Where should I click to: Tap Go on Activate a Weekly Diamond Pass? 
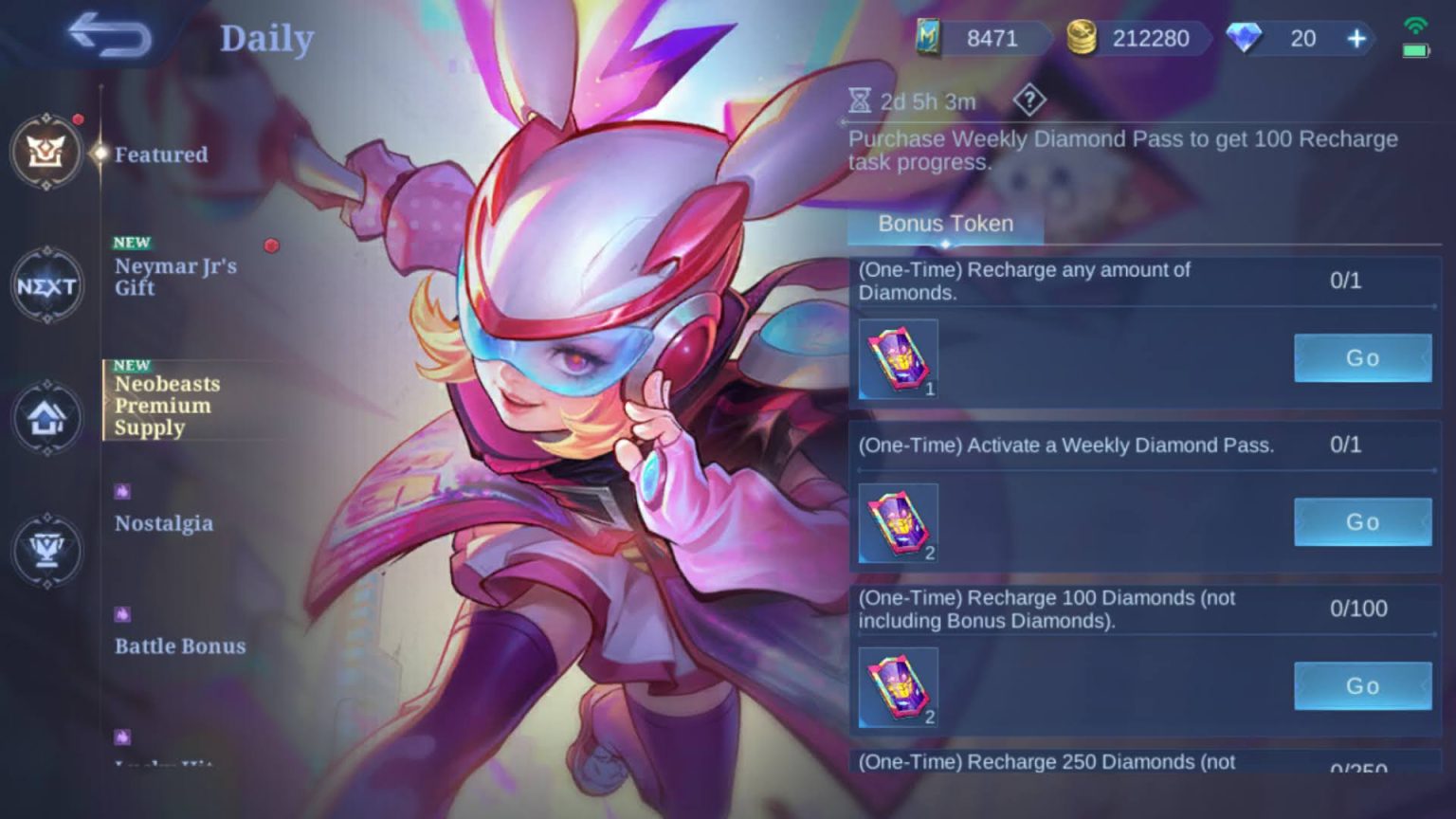coord(1361,521)
